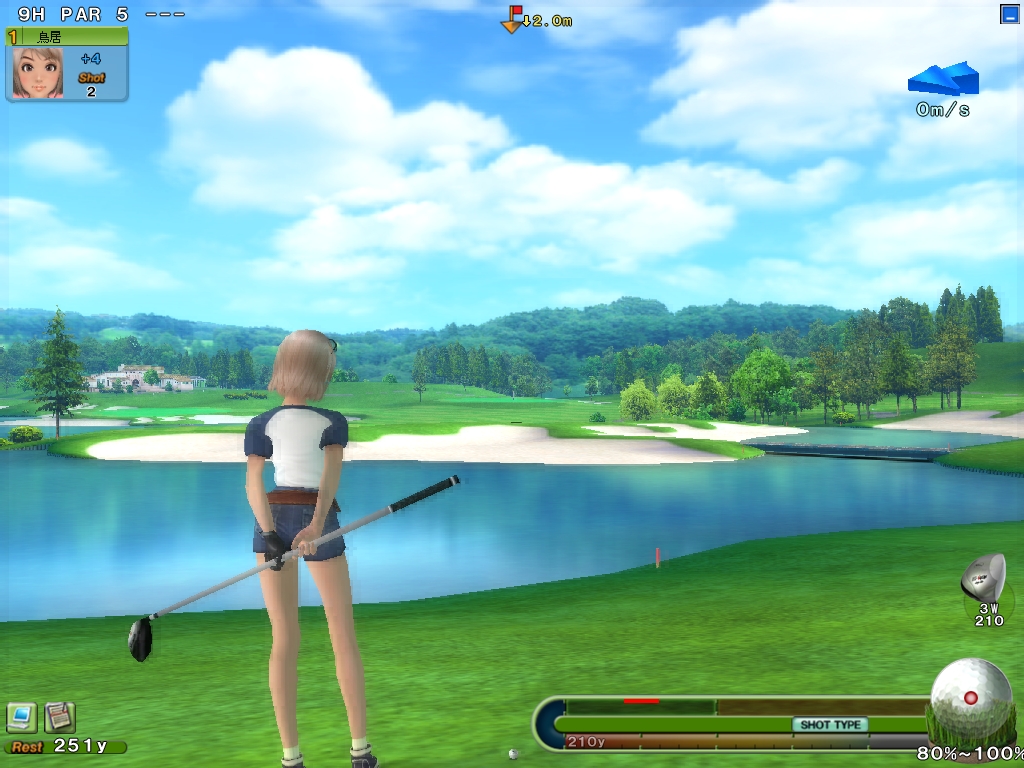
Task: Minimize the window with the blue button
Action: click(x=1009, y=14)
